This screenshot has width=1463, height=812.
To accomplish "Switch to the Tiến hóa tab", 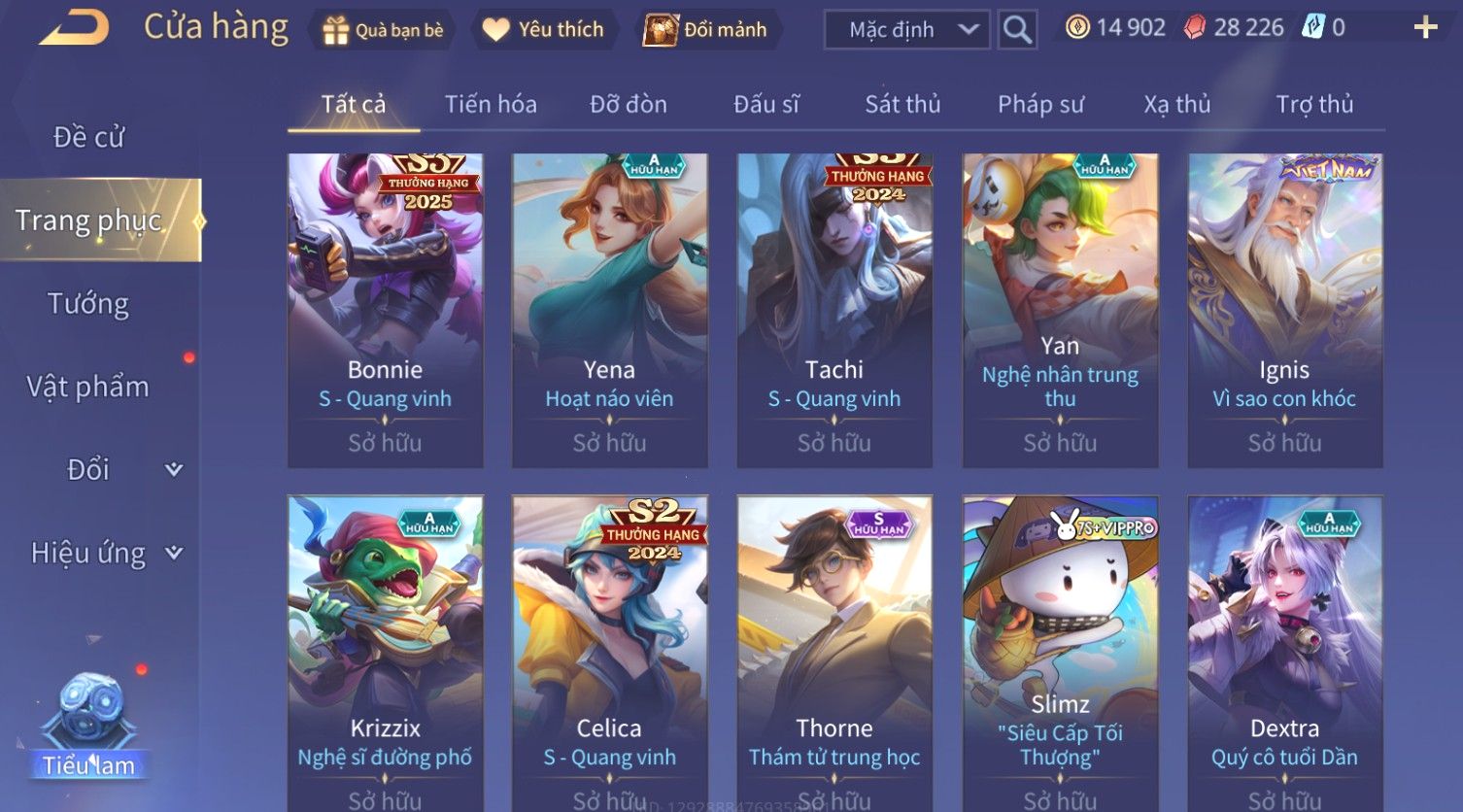I will [x=491, y=104].
